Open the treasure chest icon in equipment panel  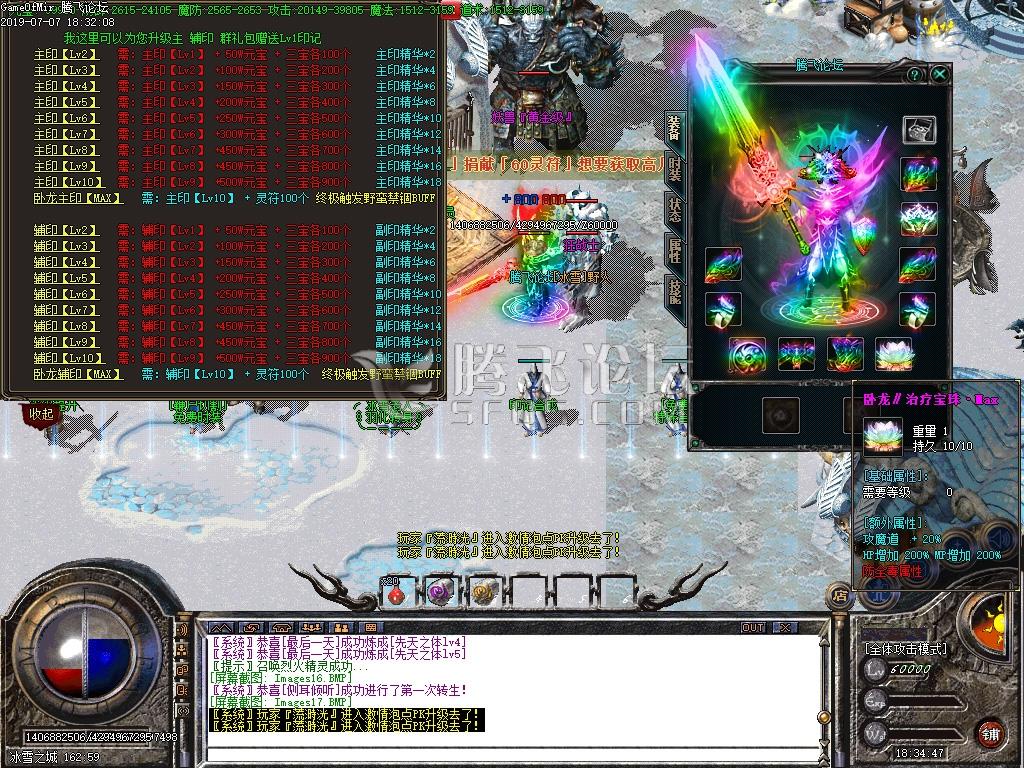coord(917,130)
